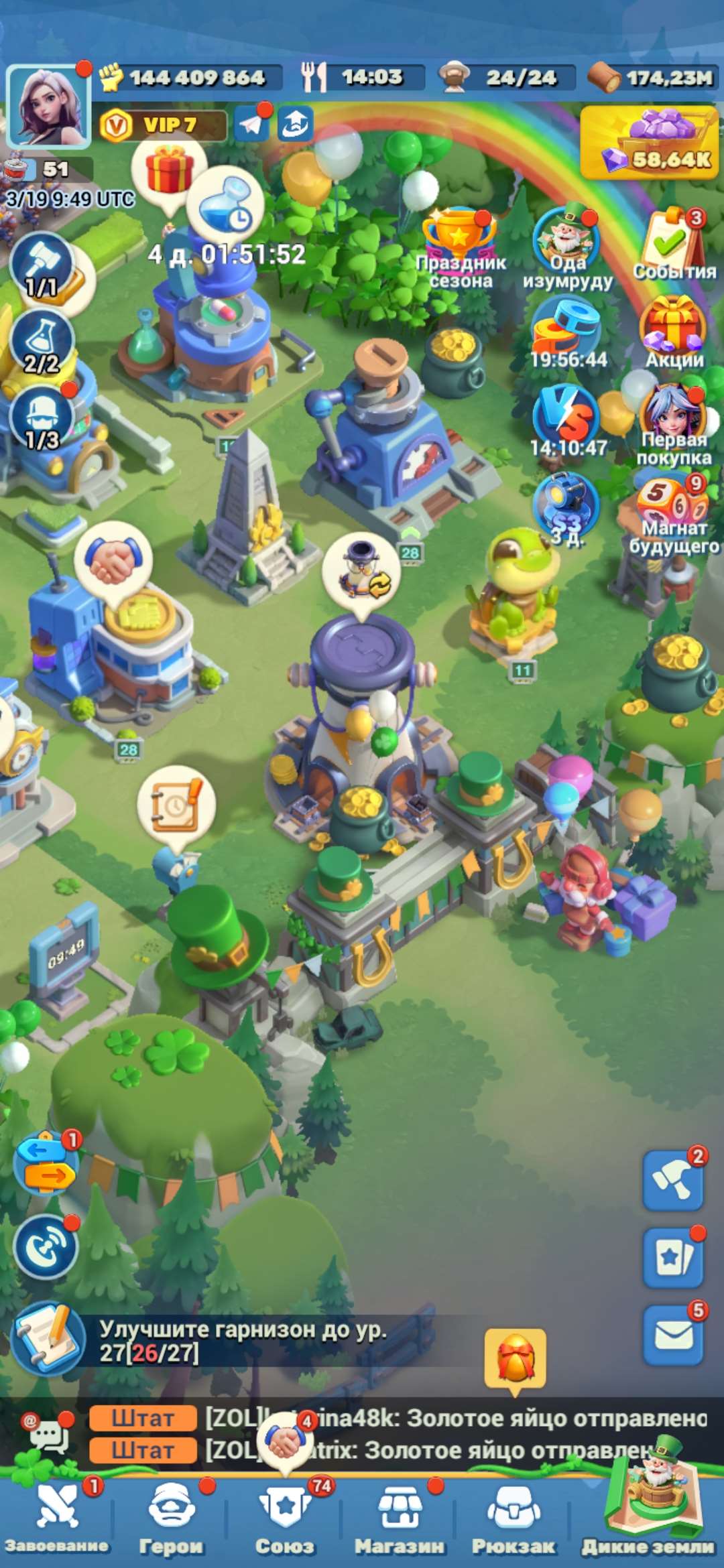Open the mail envelope inbox
Image resolution: width=724 pixels, height=1568 pixels.
click(672, 1335)
